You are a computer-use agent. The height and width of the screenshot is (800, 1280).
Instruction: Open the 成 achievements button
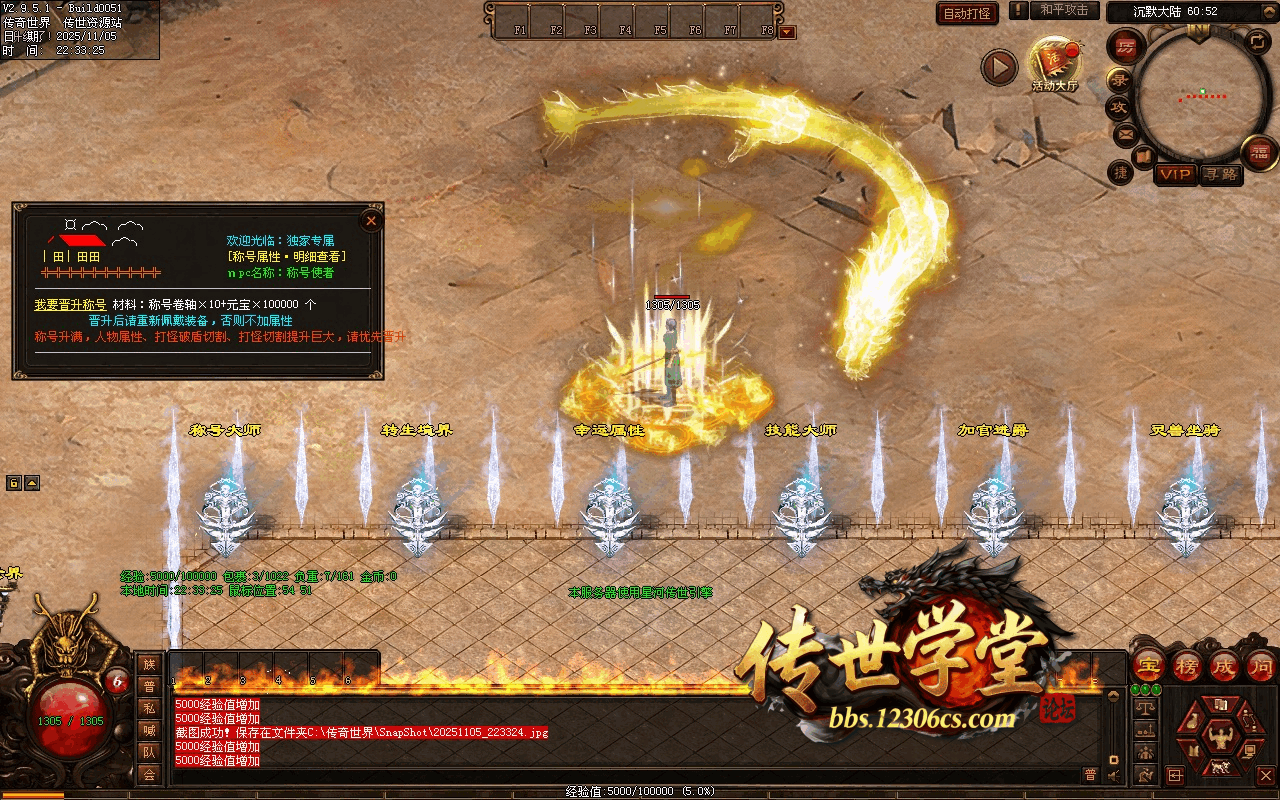1224,665
